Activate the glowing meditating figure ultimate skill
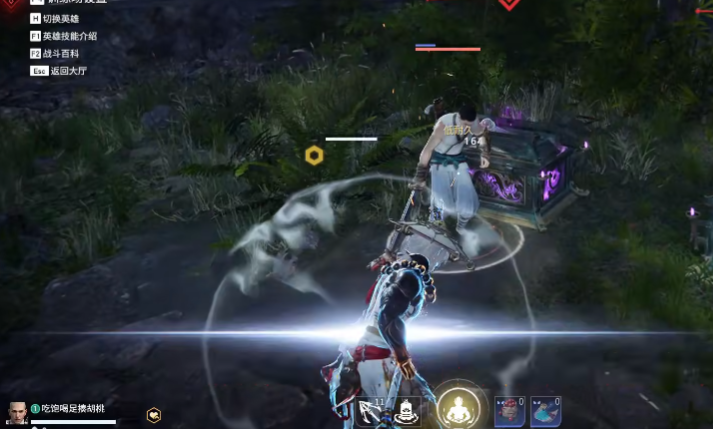Viewport: 713px width, 429px height. 458,408
